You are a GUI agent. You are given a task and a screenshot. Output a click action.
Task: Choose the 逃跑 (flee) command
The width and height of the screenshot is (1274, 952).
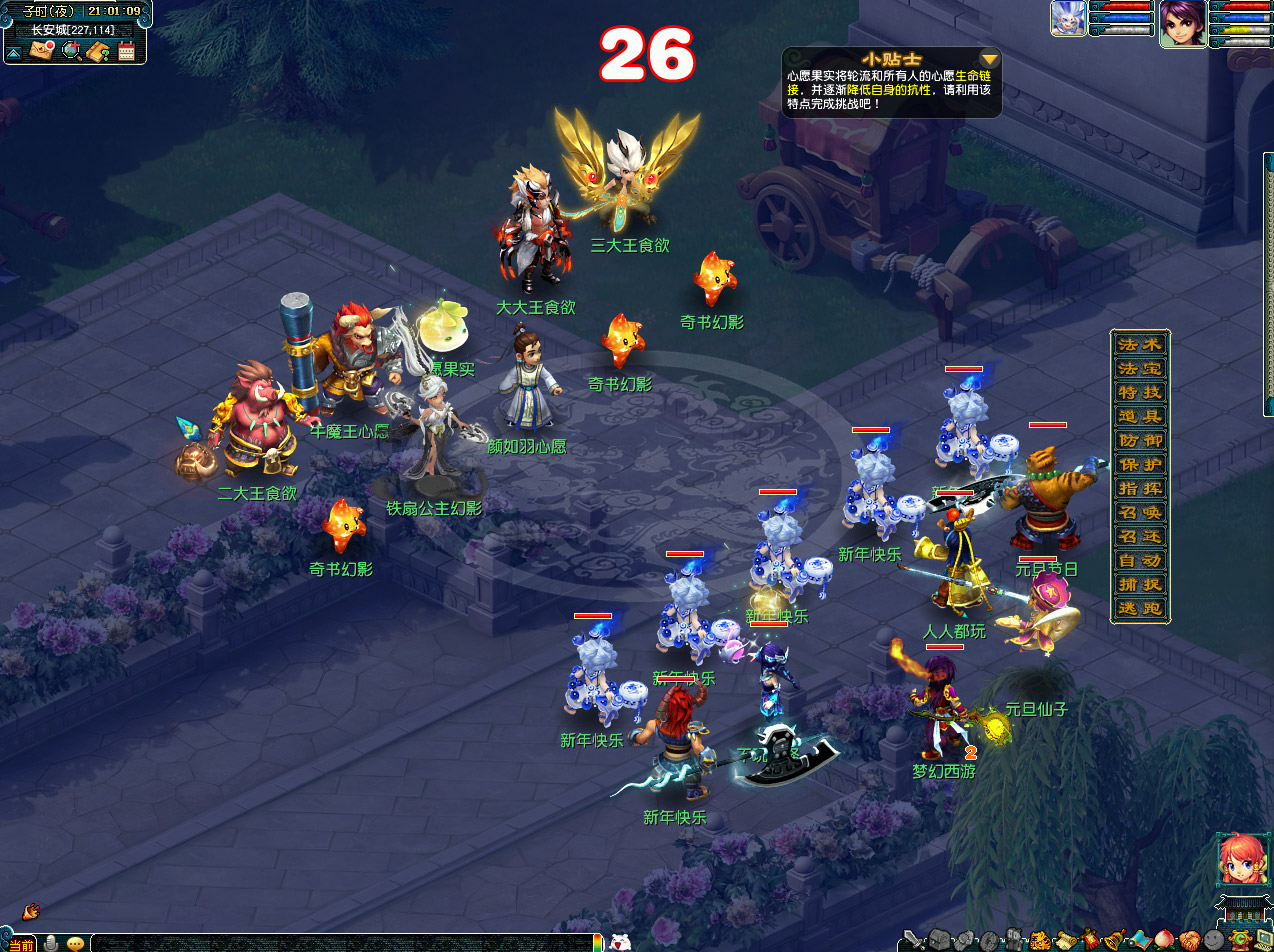(1140, 609)
